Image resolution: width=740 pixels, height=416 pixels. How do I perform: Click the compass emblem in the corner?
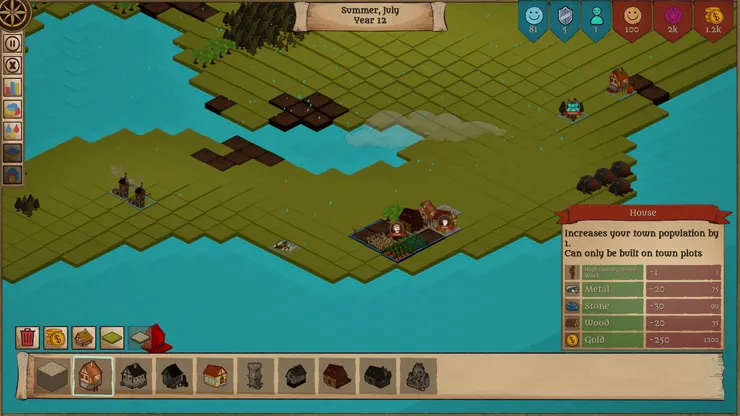pos(15,13)
